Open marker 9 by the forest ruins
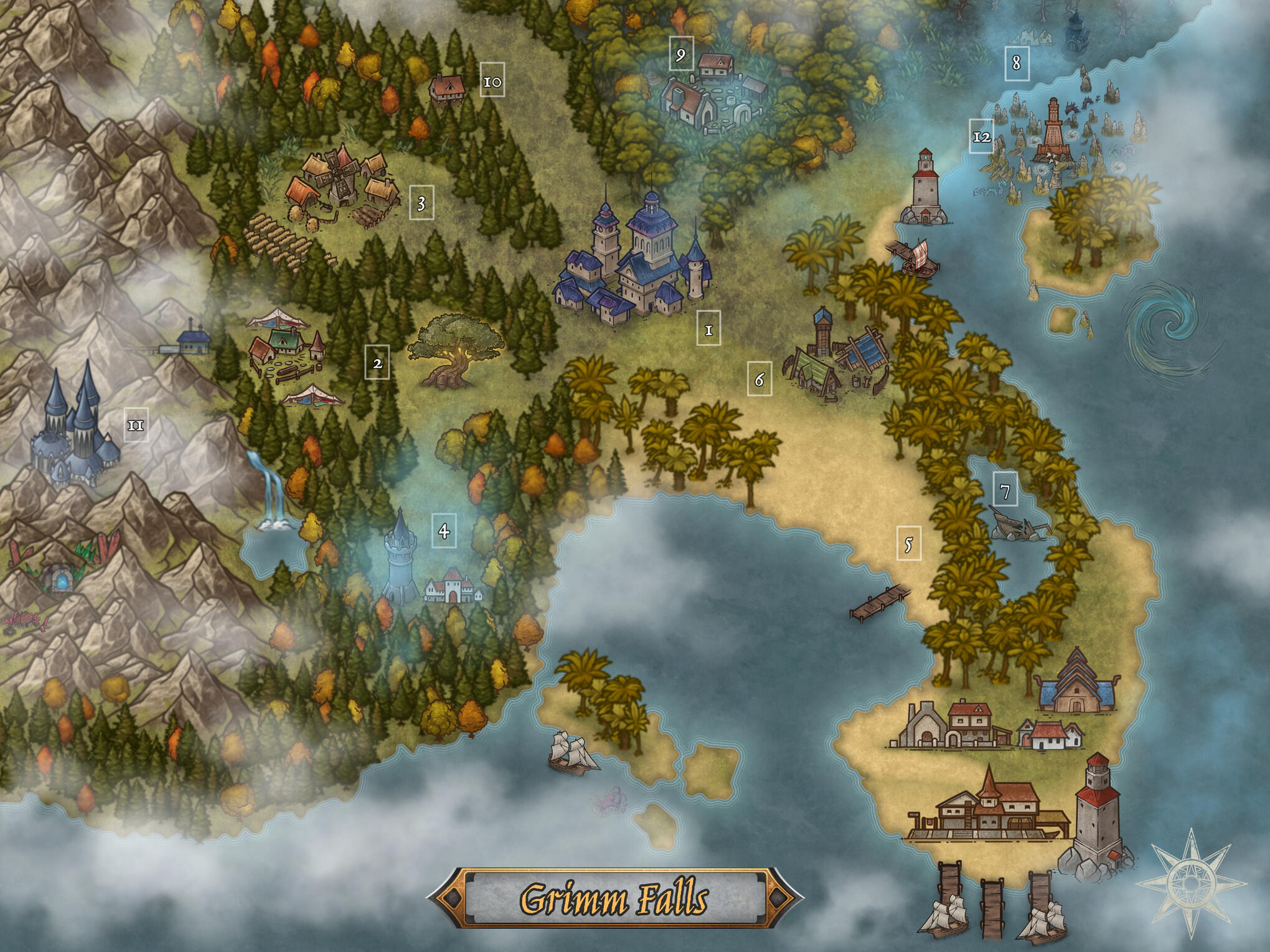 click(681, 55)
